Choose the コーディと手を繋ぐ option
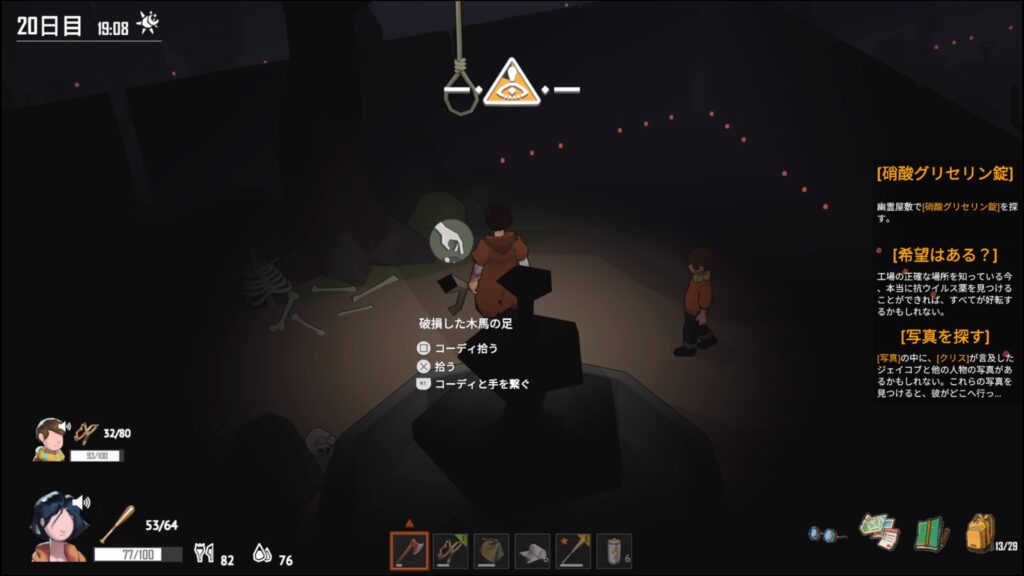 (482, 384)
